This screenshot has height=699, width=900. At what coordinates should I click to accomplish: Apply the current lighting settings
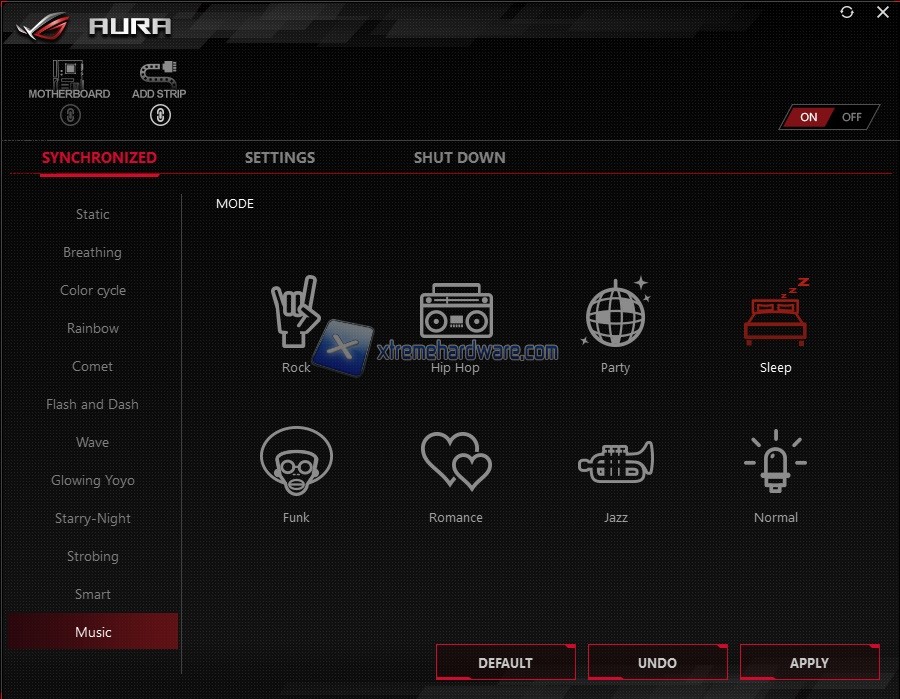click(x=809, y=663)
